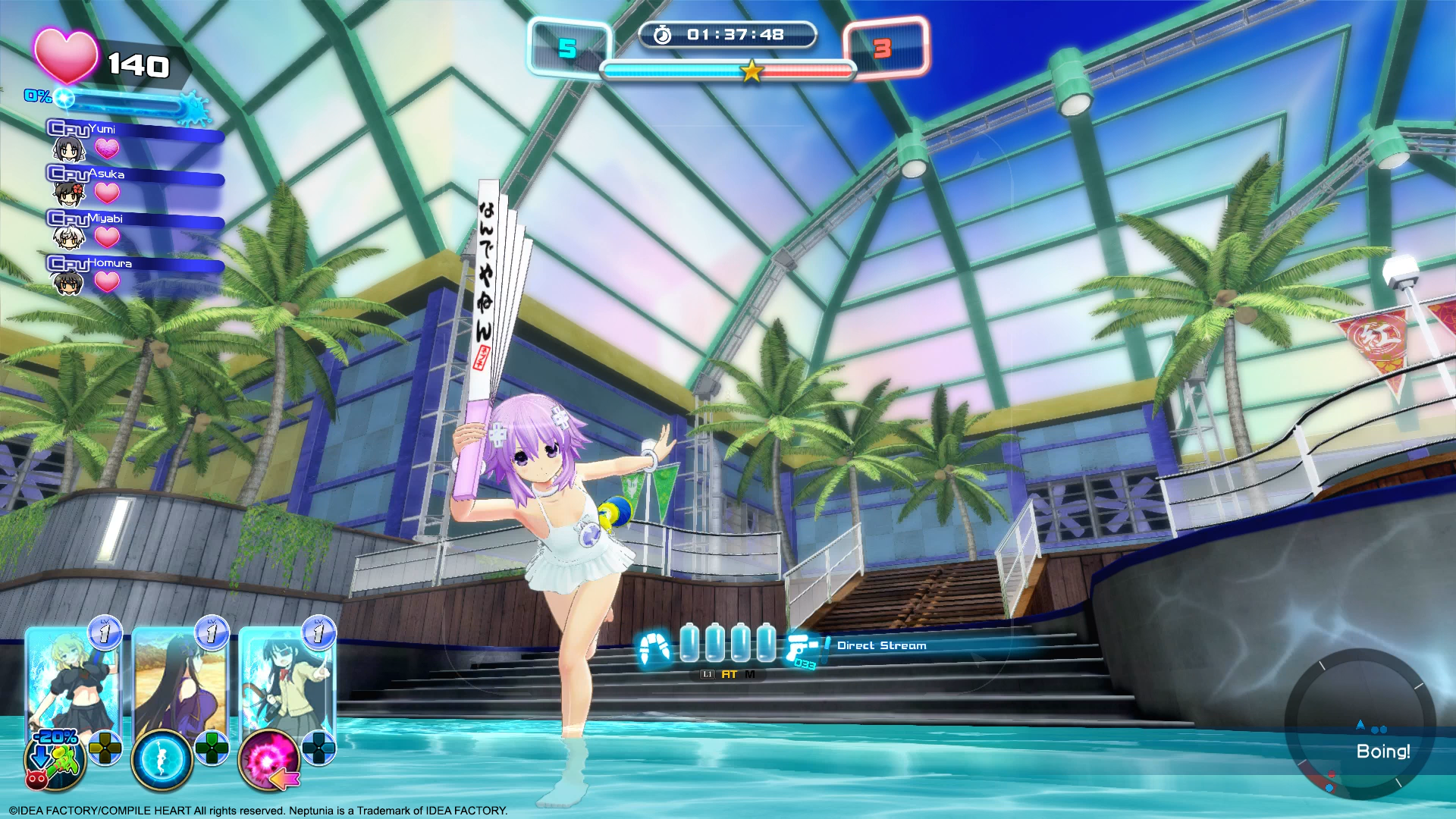
Task: Trigger the pink energy orb skill
Action: [x=268, y=760]
